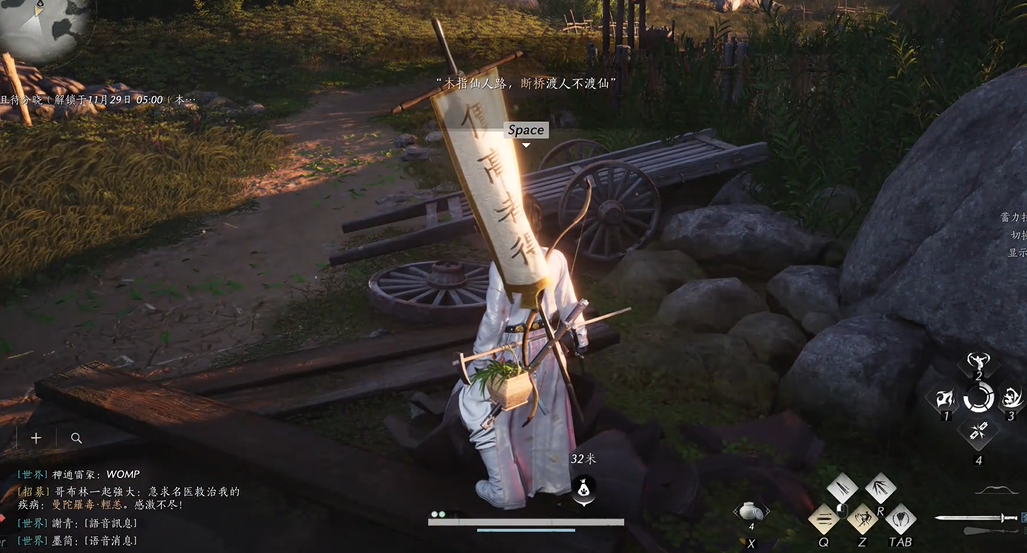Click the segmented ring in the skill wheel
The width and height of the screenshot is (1027, 553).
(977, 398)
